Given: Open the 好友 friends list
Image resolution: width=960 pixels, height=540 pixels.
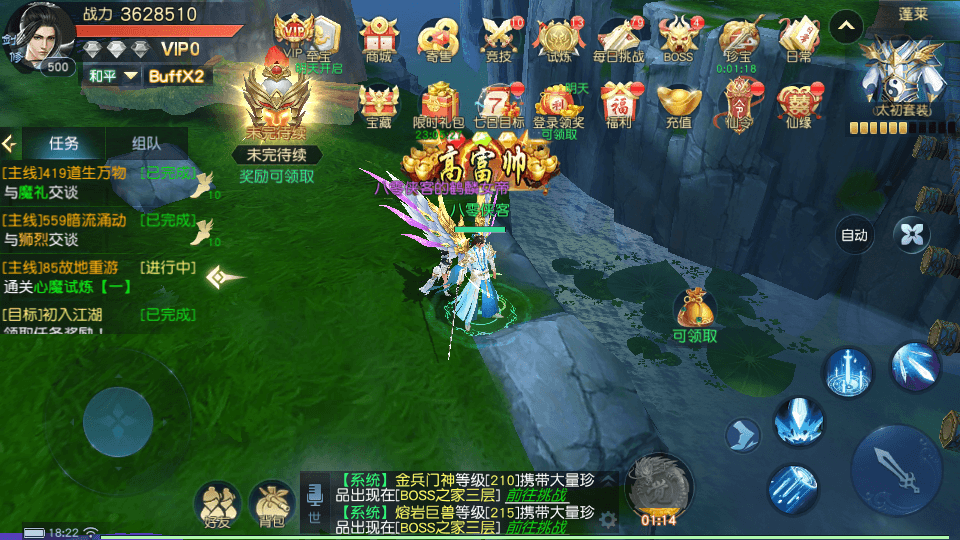Looking at the screenshot, I should [x=217, y=504].
